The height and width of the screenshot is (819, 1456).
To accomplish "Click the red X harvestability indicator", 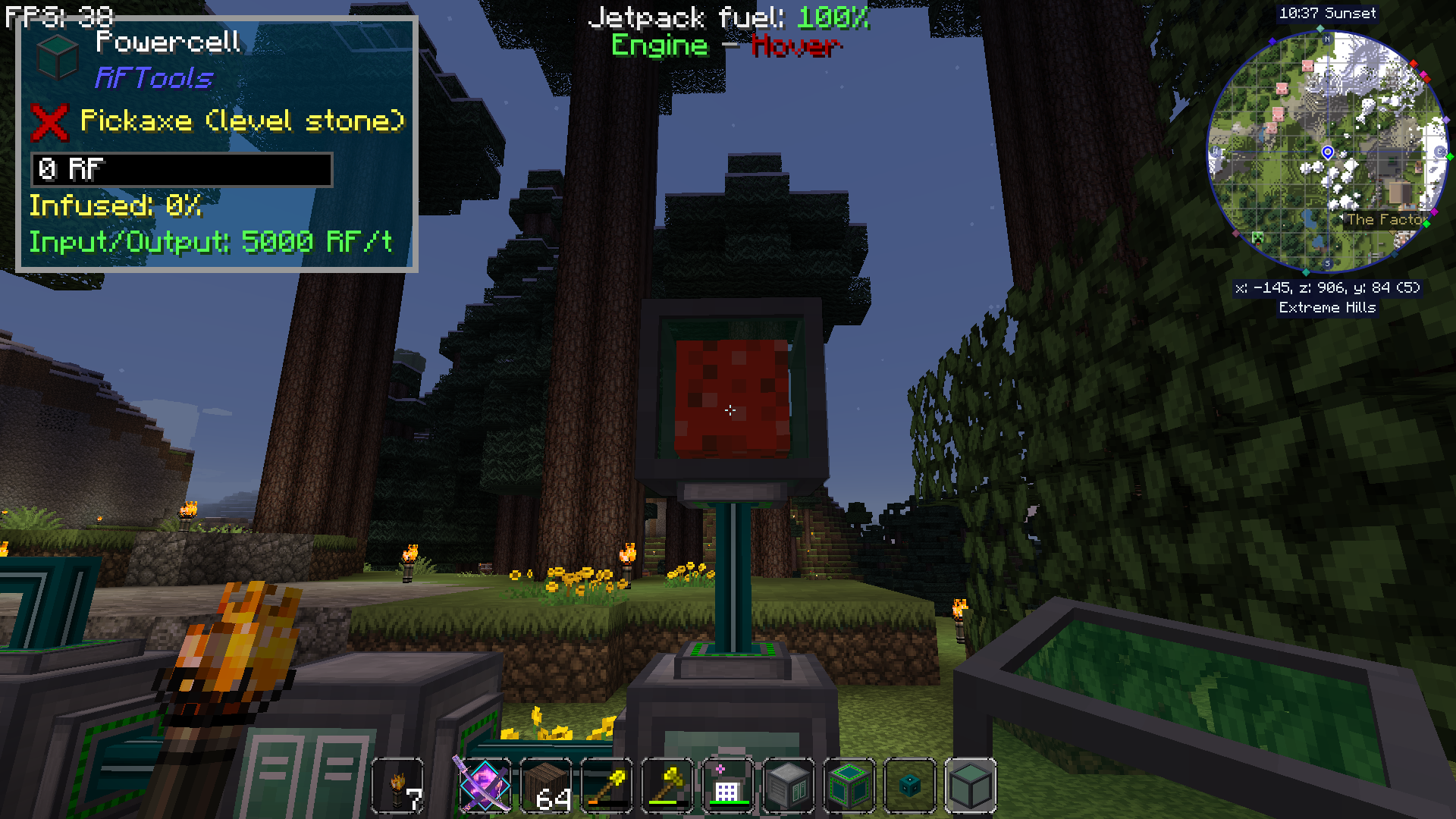I will (49, 121).
